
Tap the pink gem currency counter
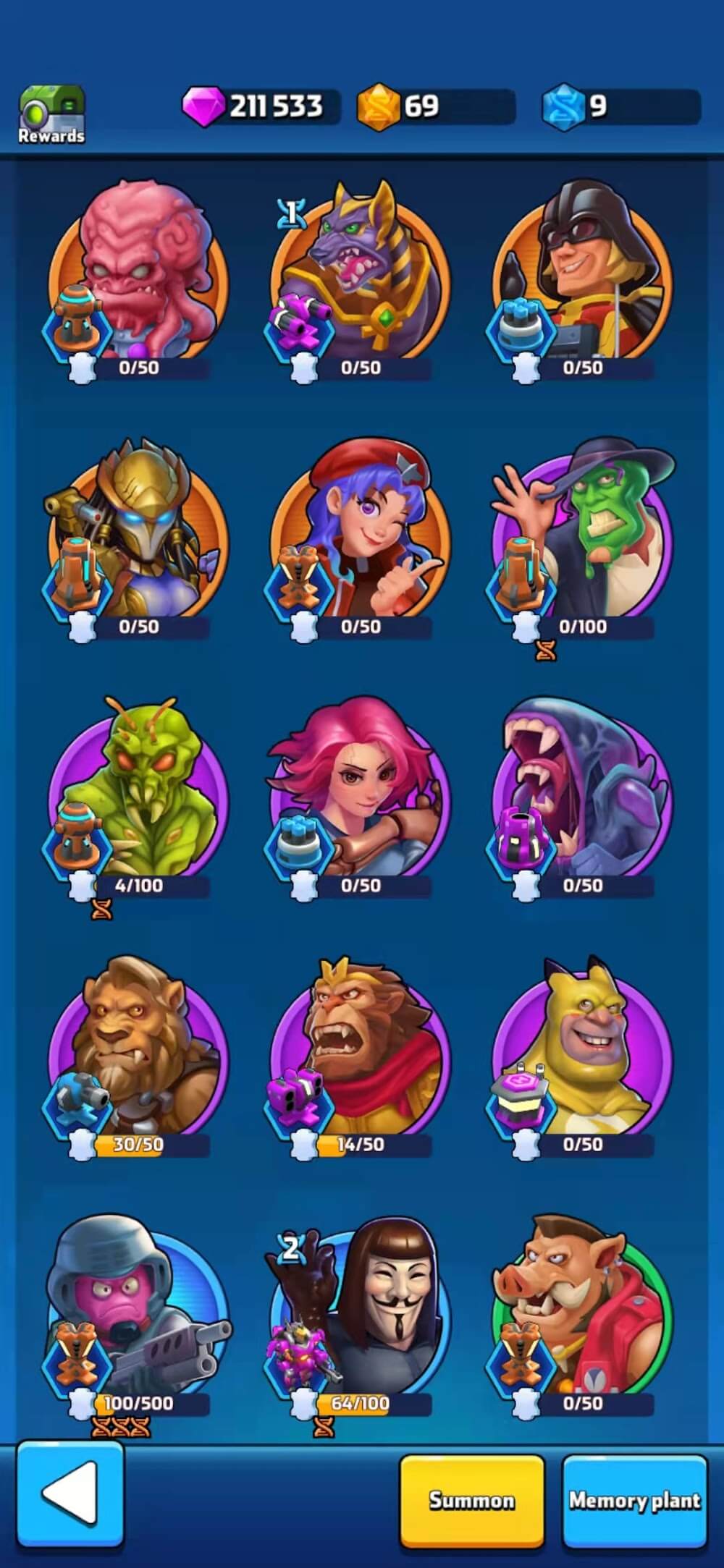[x=261, y=107]
